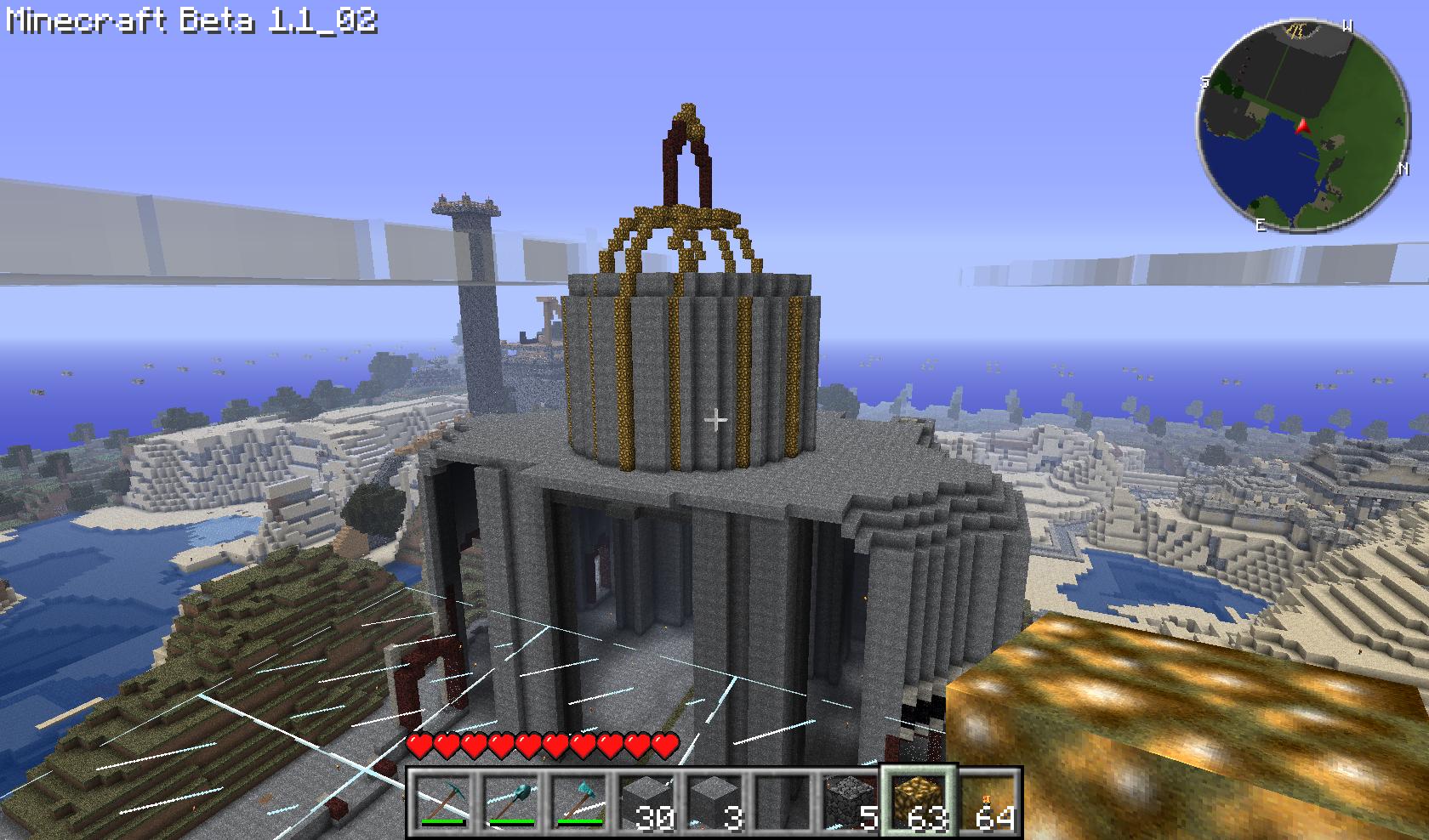Click the circular minimap
The height and width of the screenshot is (840, 1429).
tap(1301, 125)
